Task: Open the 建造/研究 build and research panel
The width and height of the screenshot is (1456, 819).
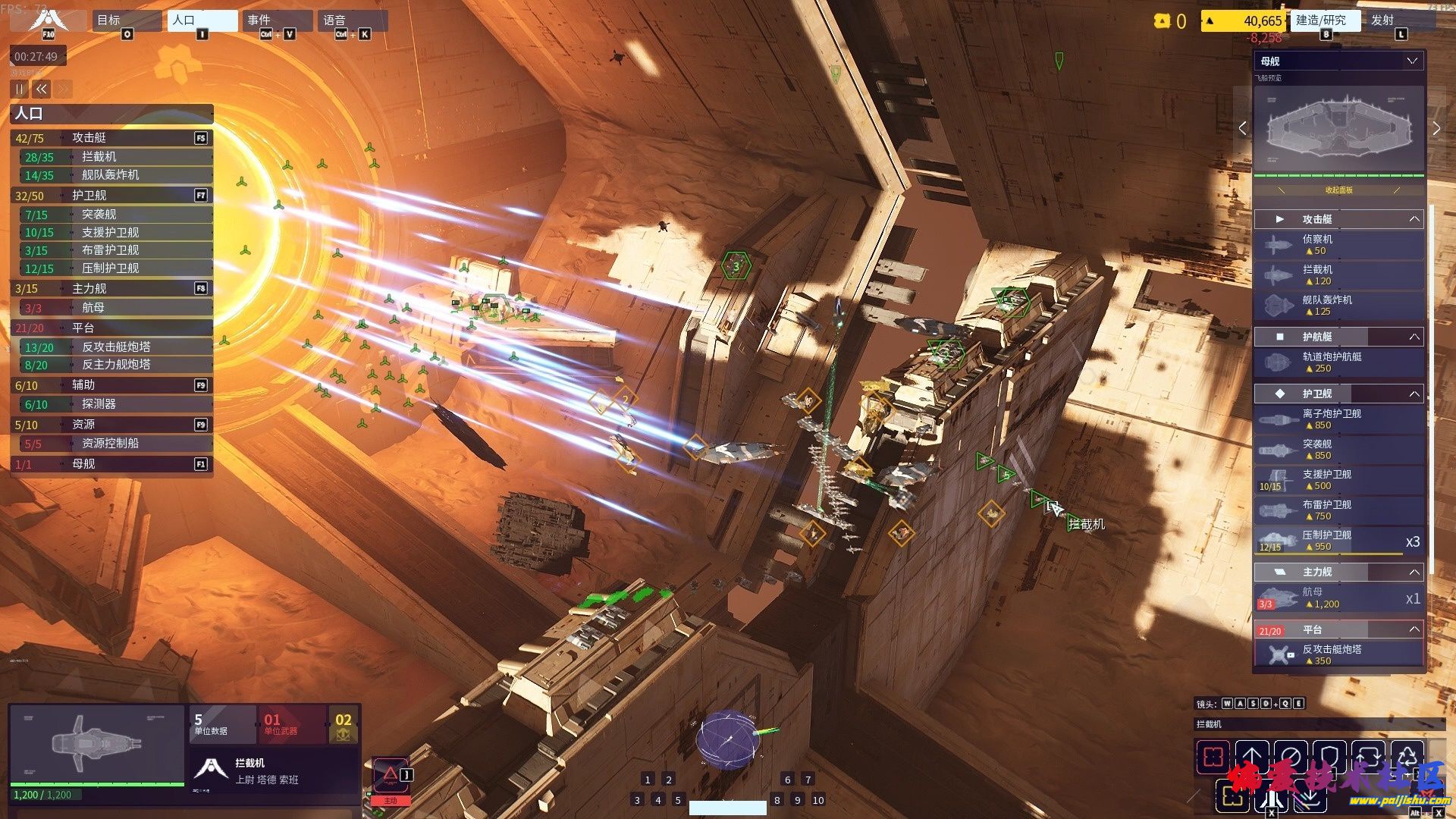Action: coord(1324,20)
